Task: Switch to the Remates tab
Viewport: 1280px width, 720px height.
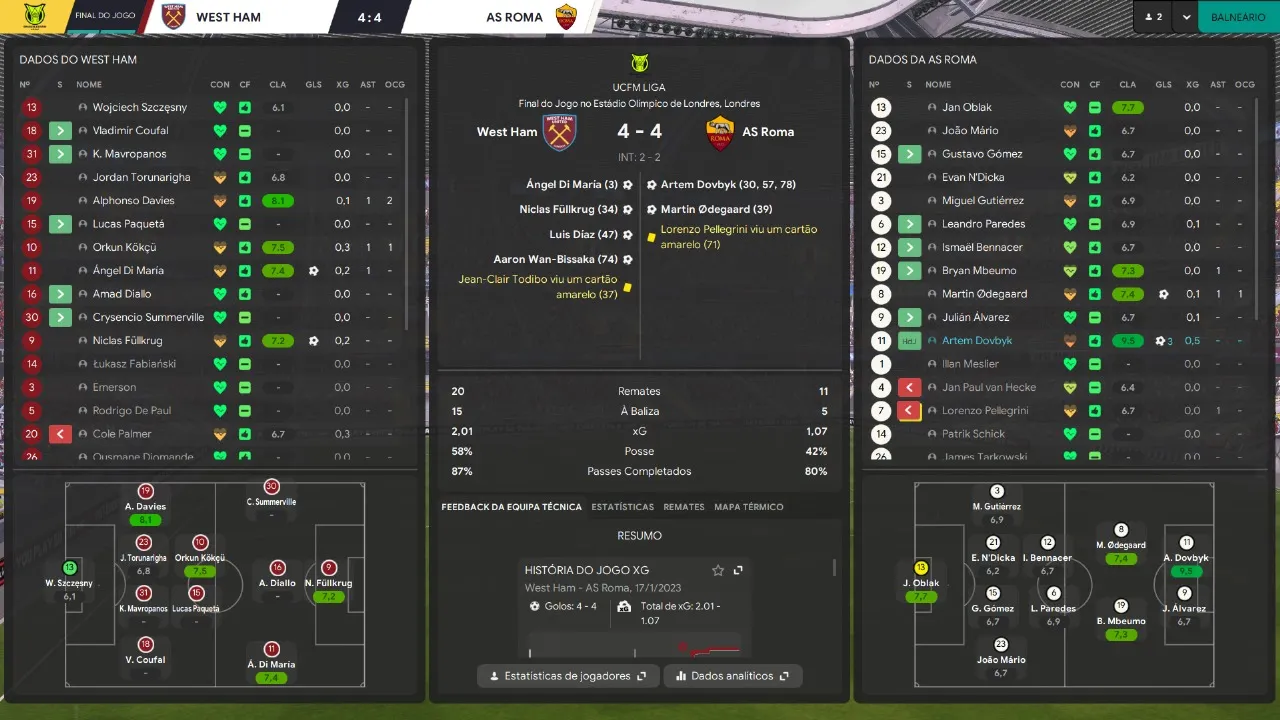Action: (684, 507)
